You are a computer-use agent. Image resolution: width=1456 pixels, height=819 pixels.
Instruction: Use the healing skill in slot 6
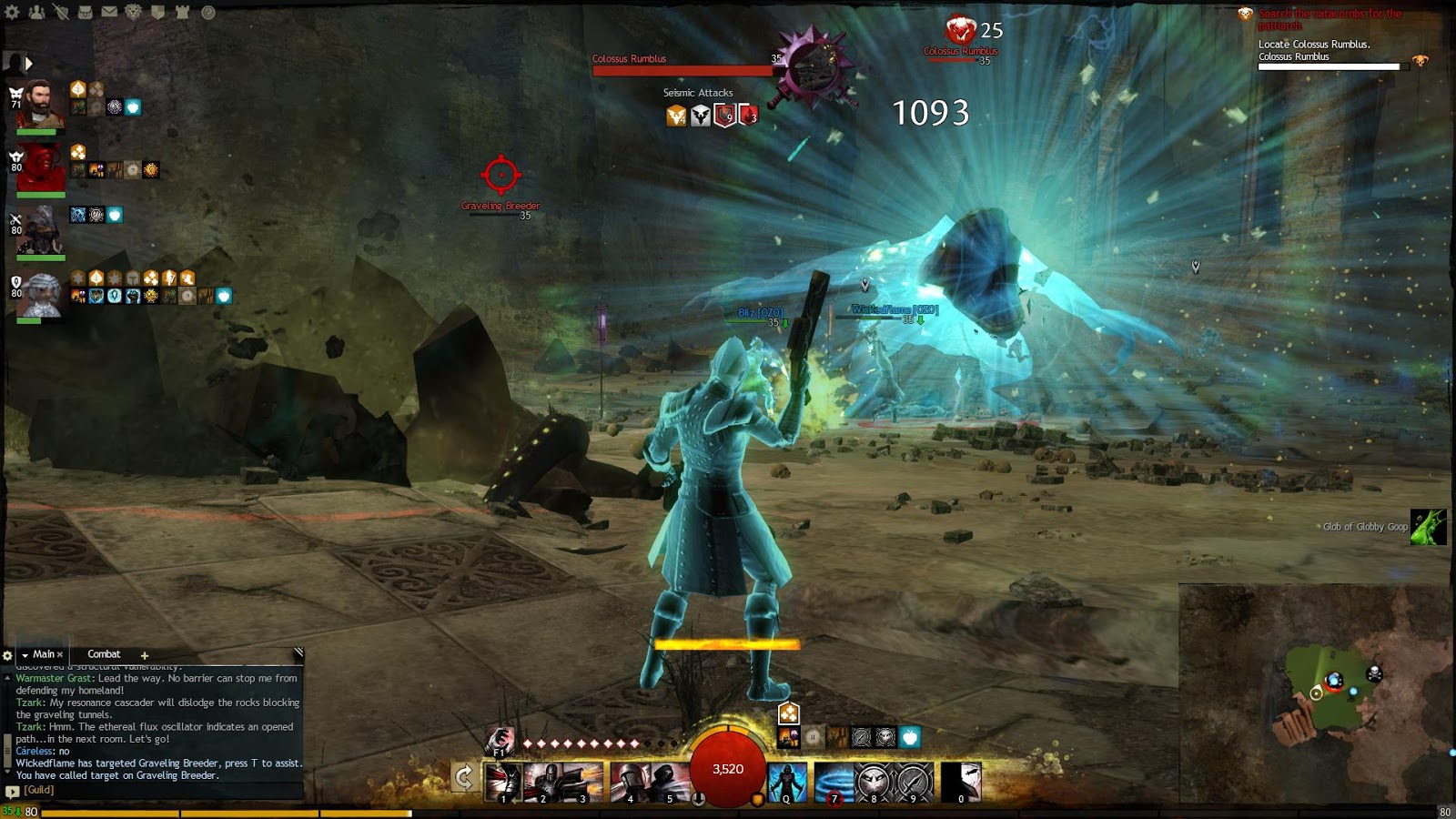click(x=786, y=781)
